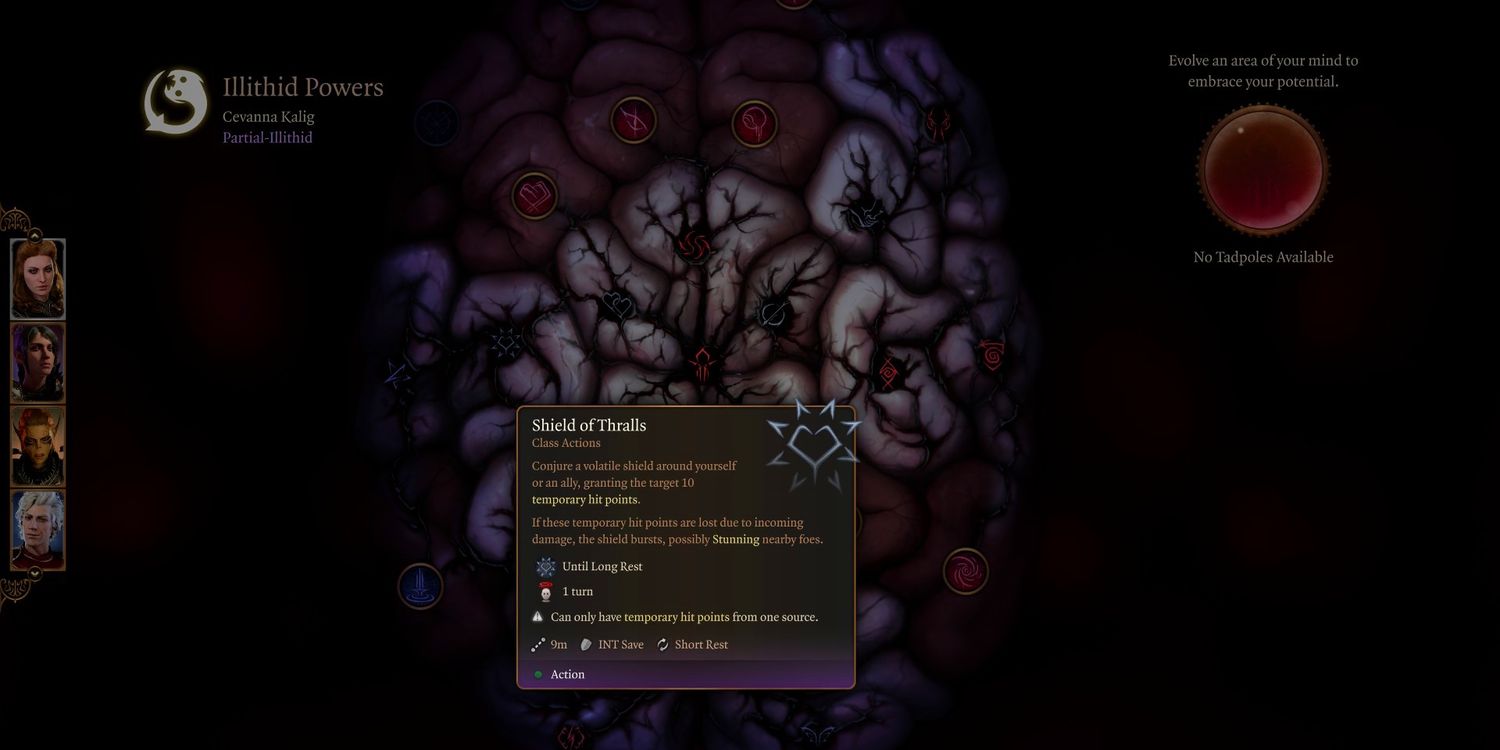Select the red swirl node at brain center
This screenshot has height=750, width=1500.
coord(694,244)
